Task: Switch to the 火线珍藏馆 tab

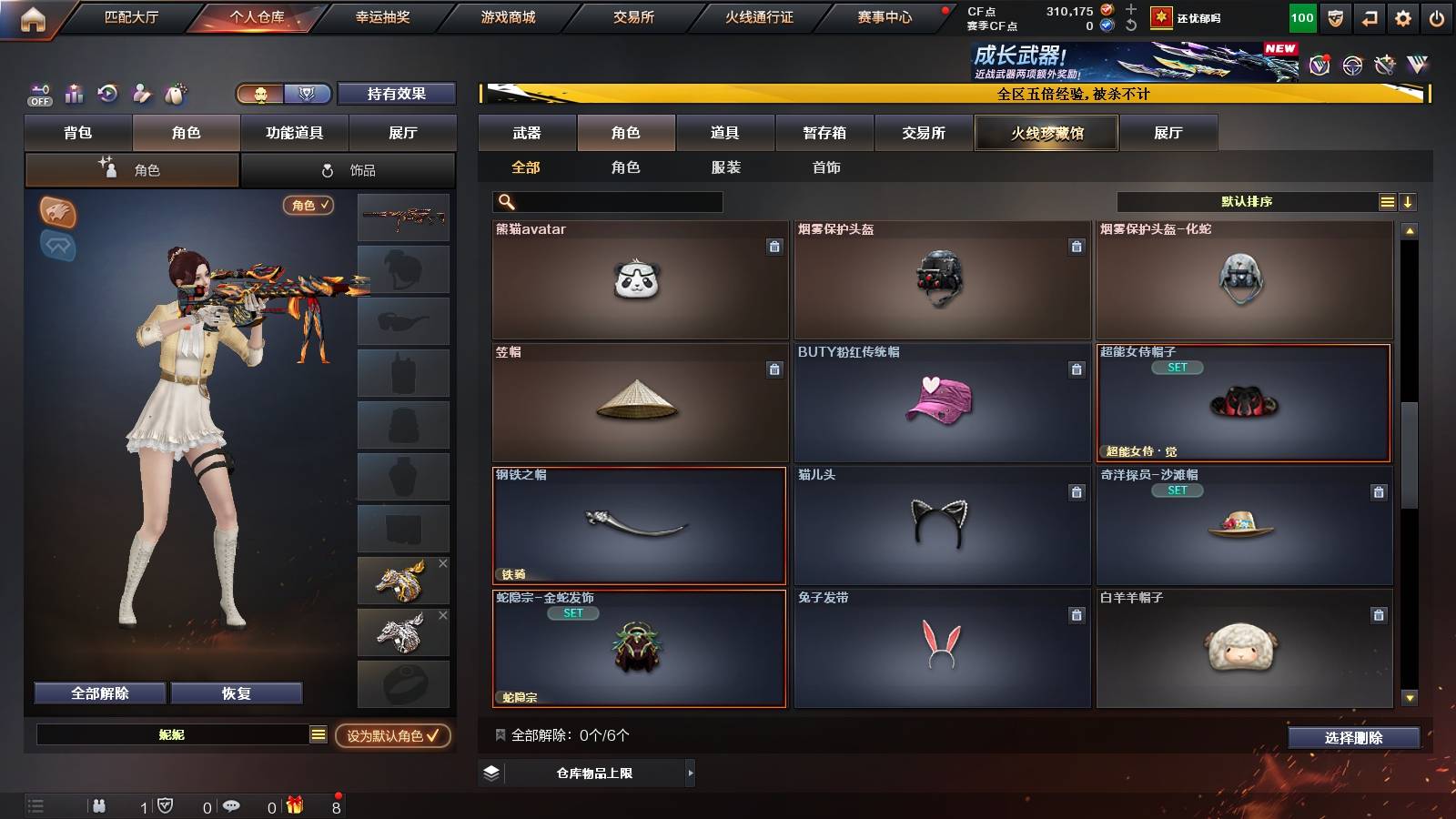Action: [x=1046, y=133]
